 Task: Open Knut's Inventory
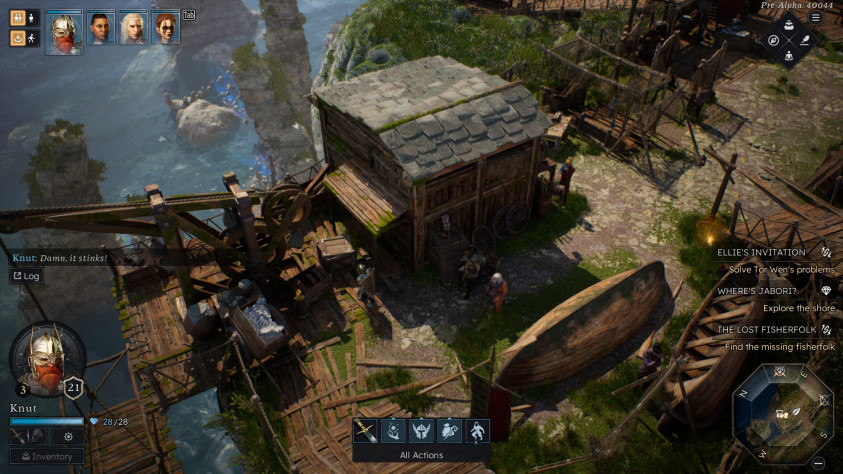click(47, 457)
